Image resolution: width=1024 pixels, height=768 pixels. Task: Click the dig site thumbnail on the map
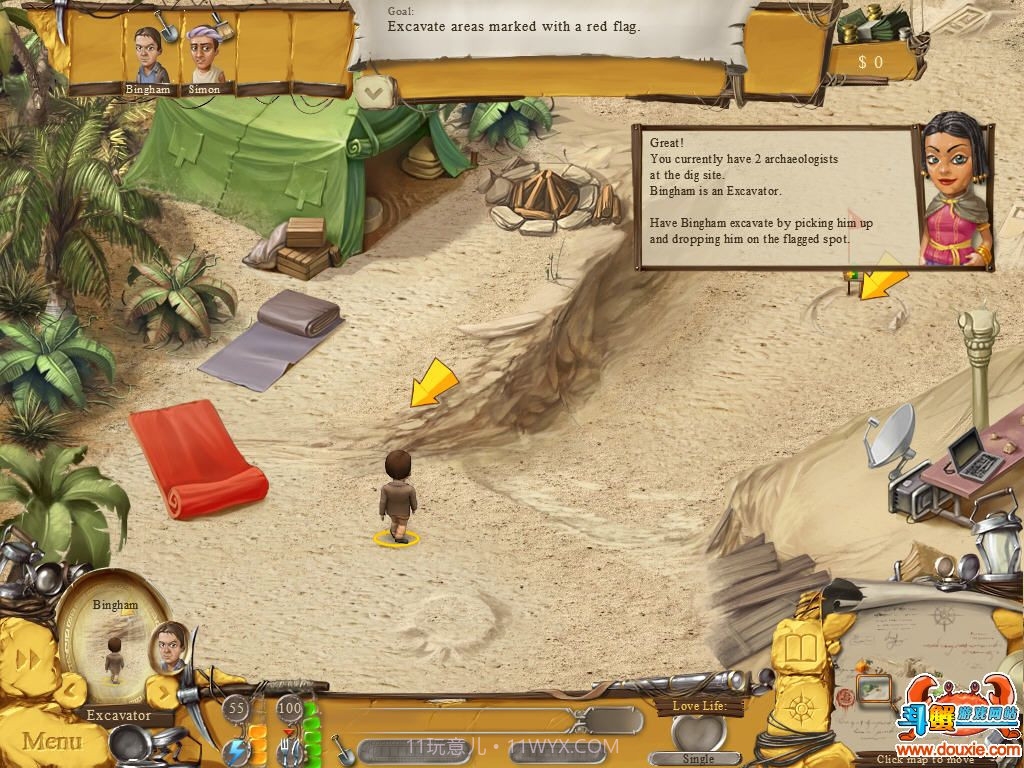(873, 689)
